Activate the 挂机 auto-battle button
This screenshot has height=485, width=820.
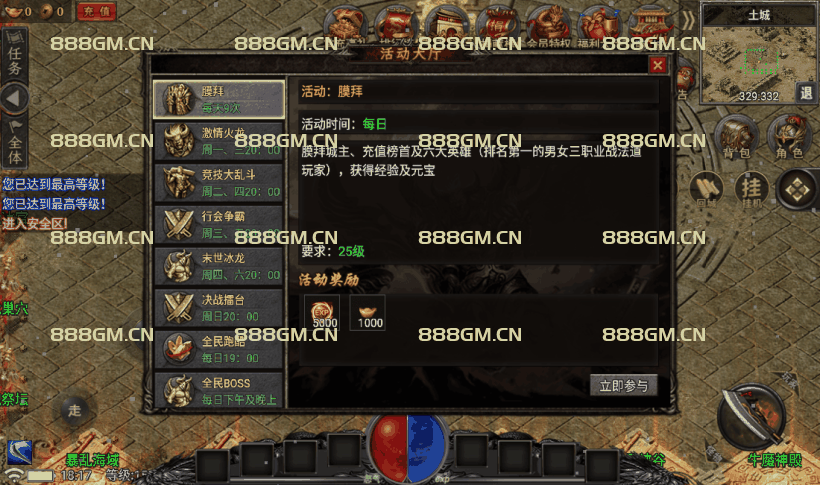[x=749, y=188]
